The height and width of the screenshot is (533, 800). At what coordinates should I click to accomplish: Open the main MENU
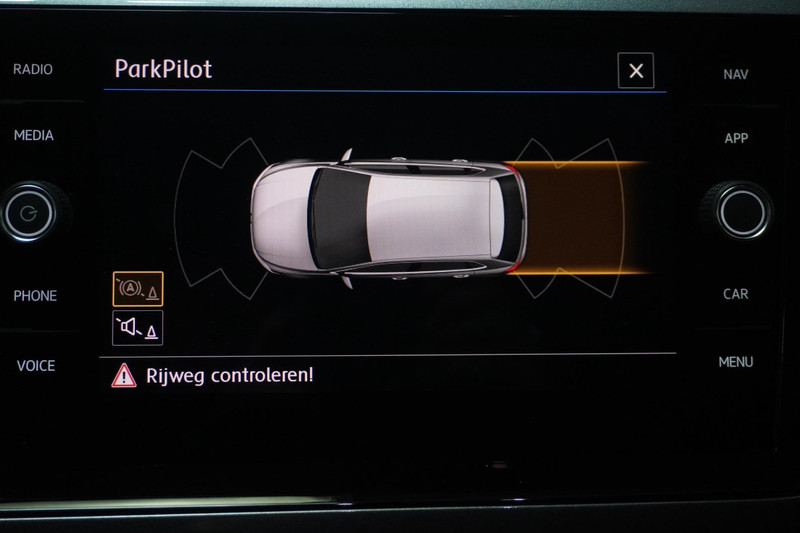736,362
